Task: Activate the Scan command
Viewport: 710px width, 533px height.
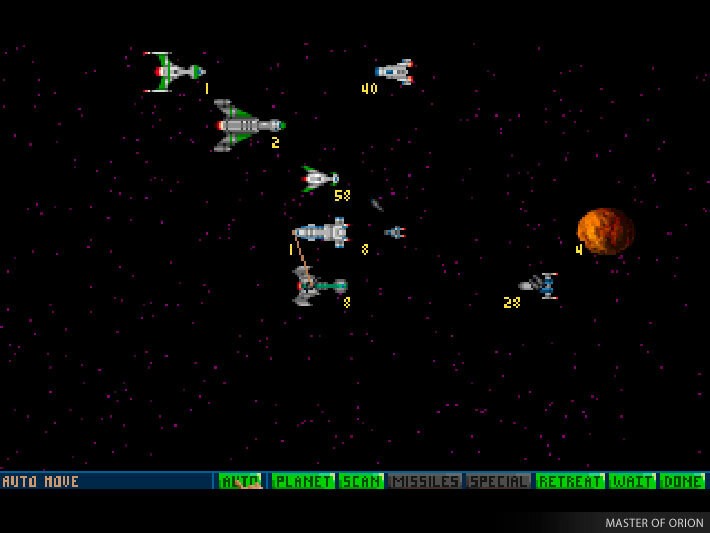Action: click(361, 481)
